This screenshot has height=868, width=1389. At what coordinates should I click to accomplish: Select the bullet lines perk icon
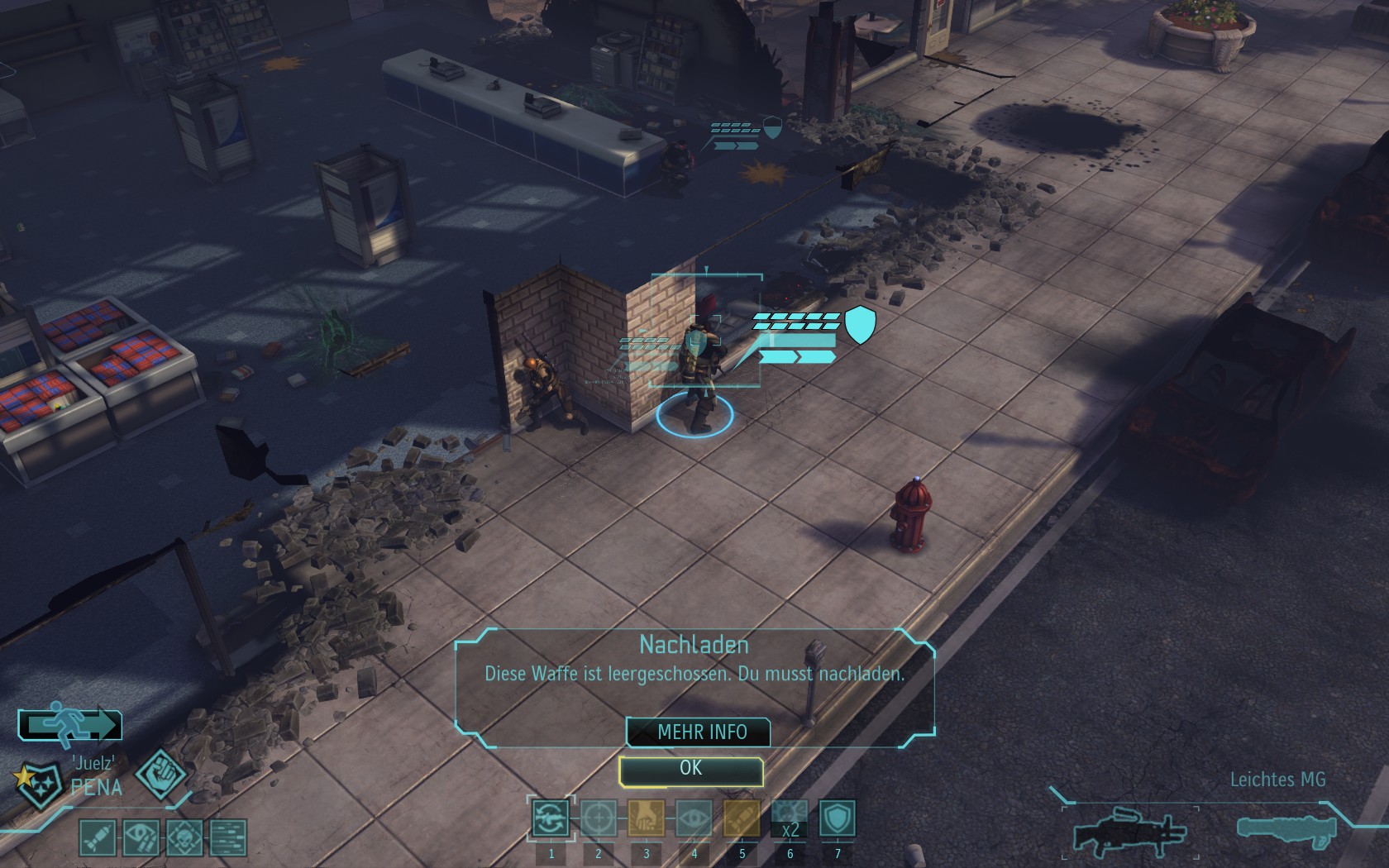click(x=228, y=837)
